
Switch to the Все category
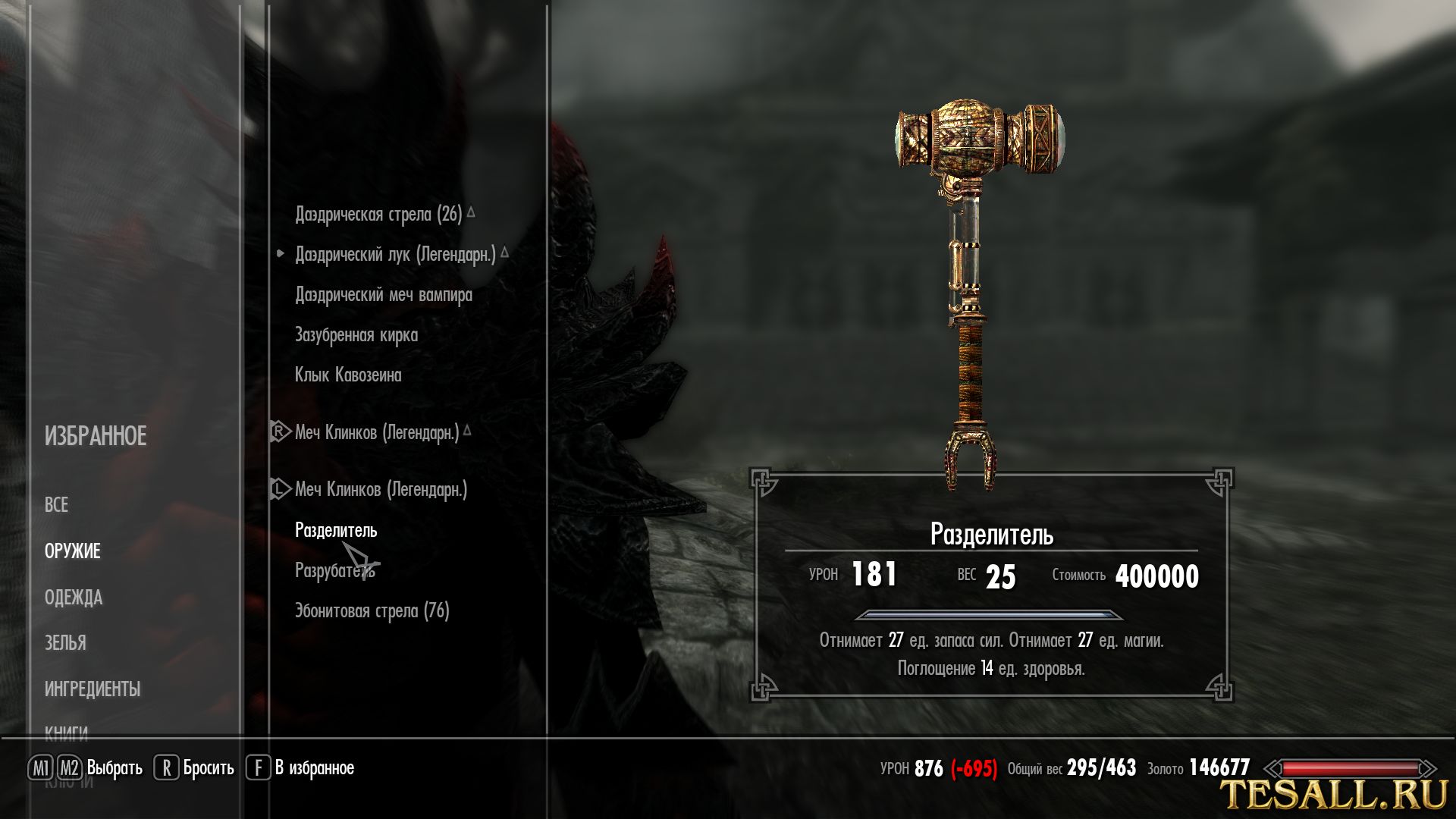click(x=56, y=505)
